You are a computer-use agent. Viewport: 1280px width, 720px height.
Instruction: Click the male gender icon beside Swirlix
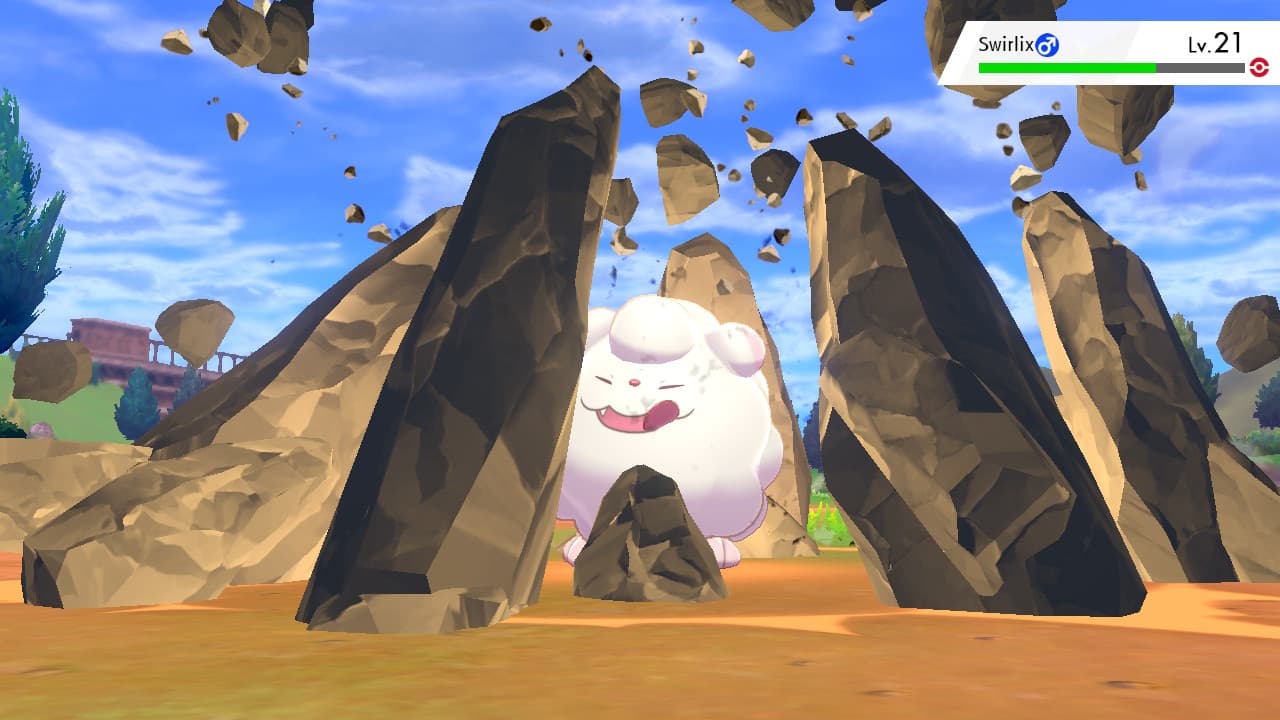click(x=1048, y=44)
